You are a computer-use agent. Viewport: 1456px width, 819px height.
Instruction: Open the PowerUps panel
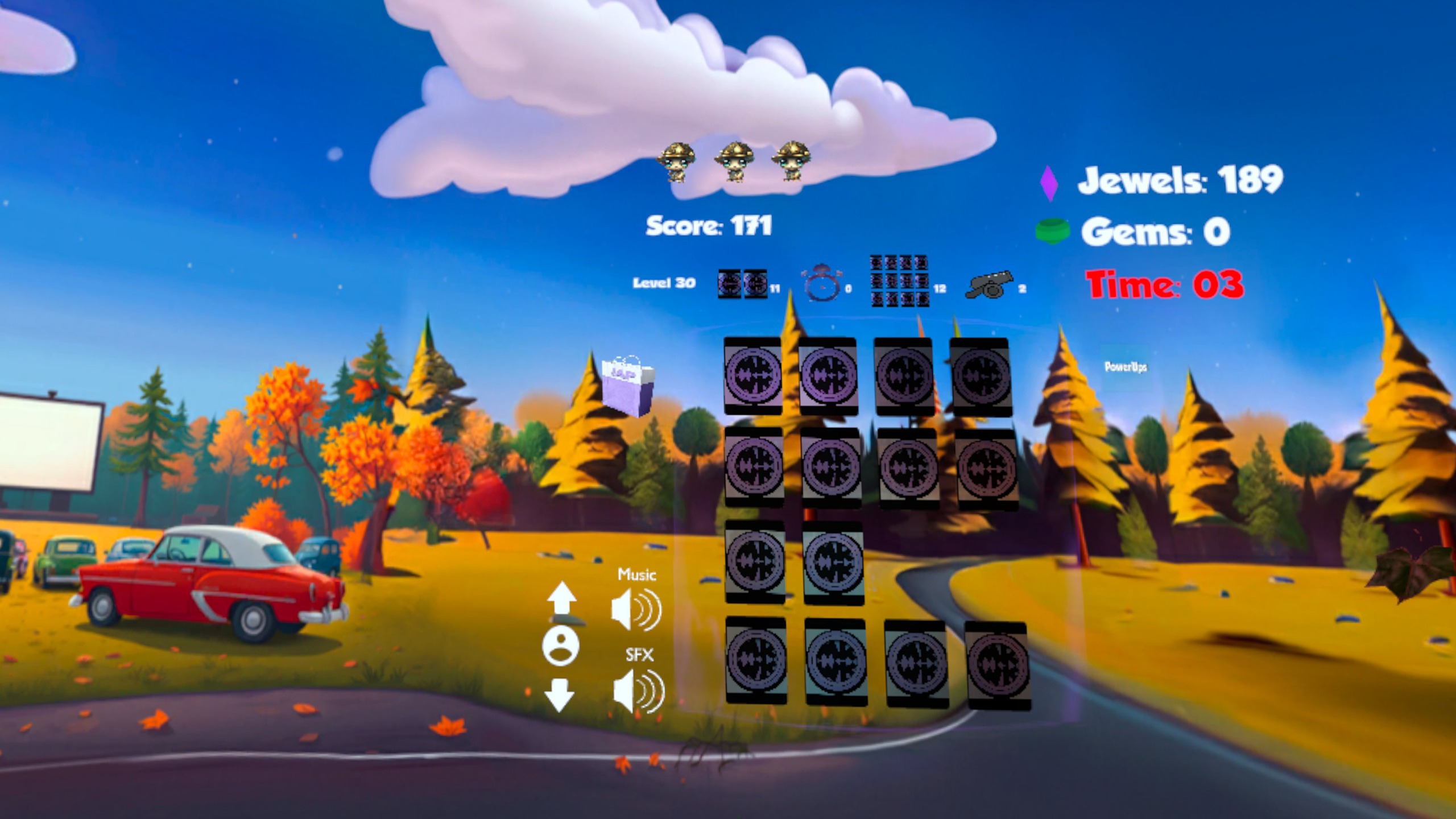(1125, 367)
